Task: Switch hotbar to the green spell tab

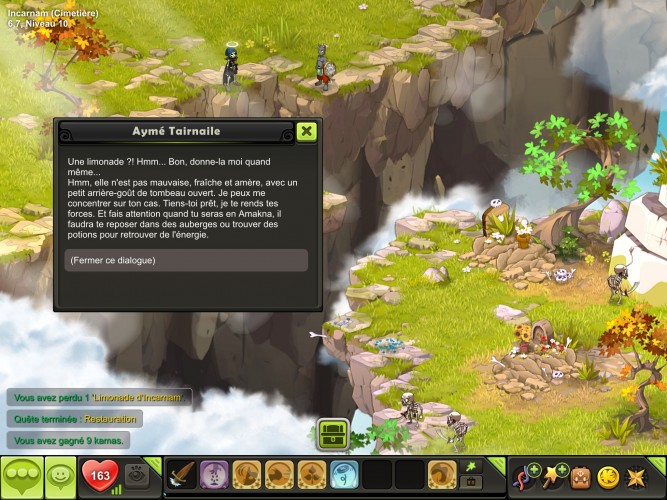Action: [x=472, y=466]
